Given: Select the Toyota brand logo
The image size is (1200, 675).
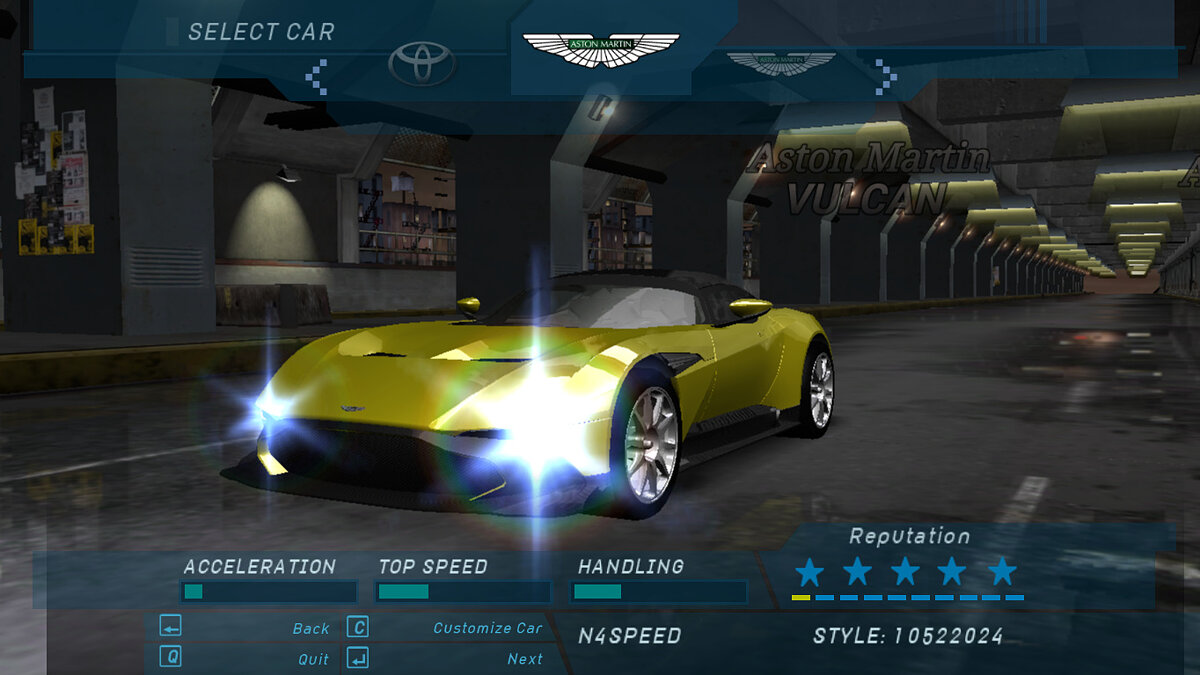Looking at the screenshot, I should (x=422, y=64).
